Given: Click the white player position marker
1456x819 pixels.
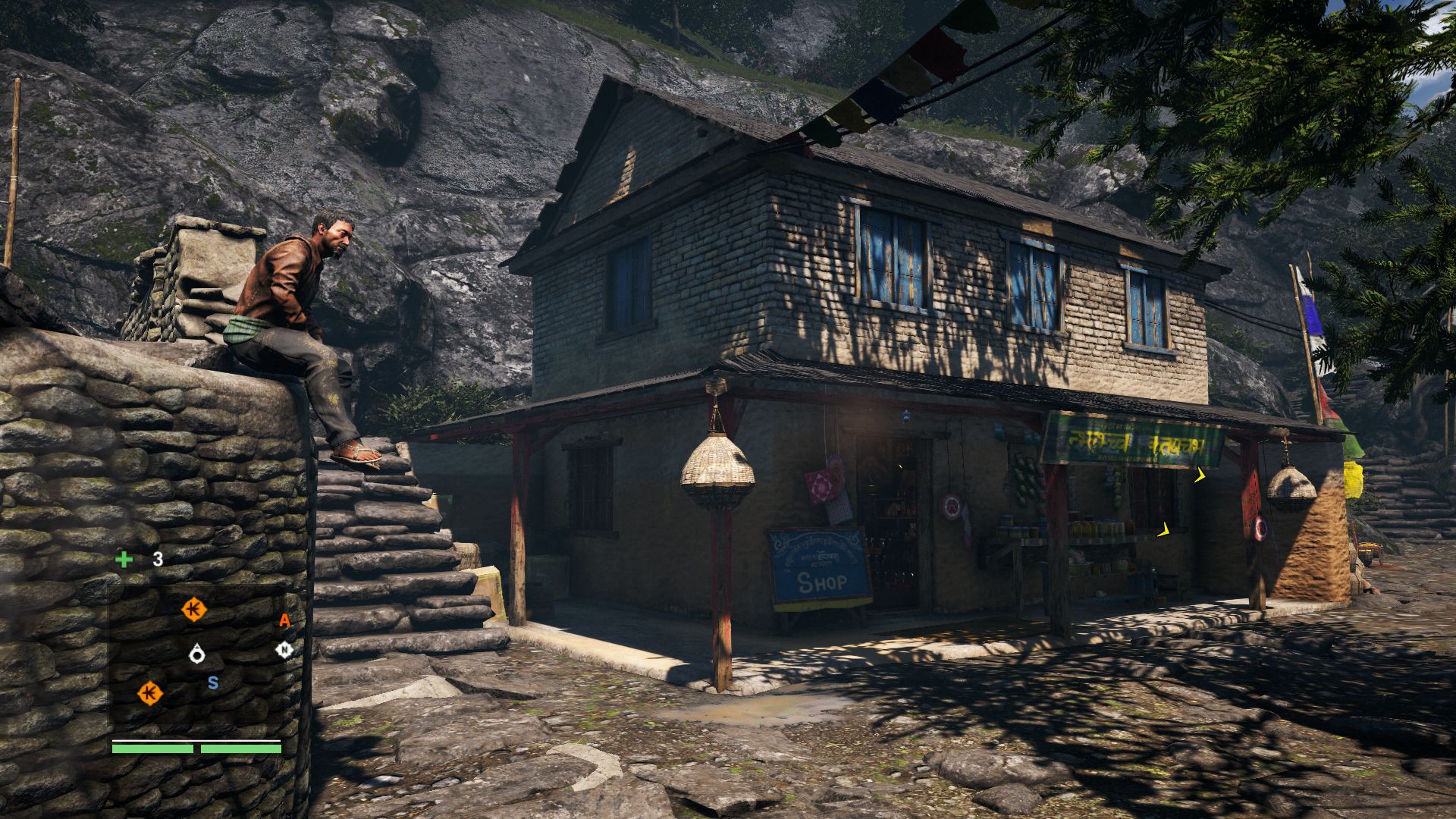Looking at the screenshot, I should coord(197,654).
